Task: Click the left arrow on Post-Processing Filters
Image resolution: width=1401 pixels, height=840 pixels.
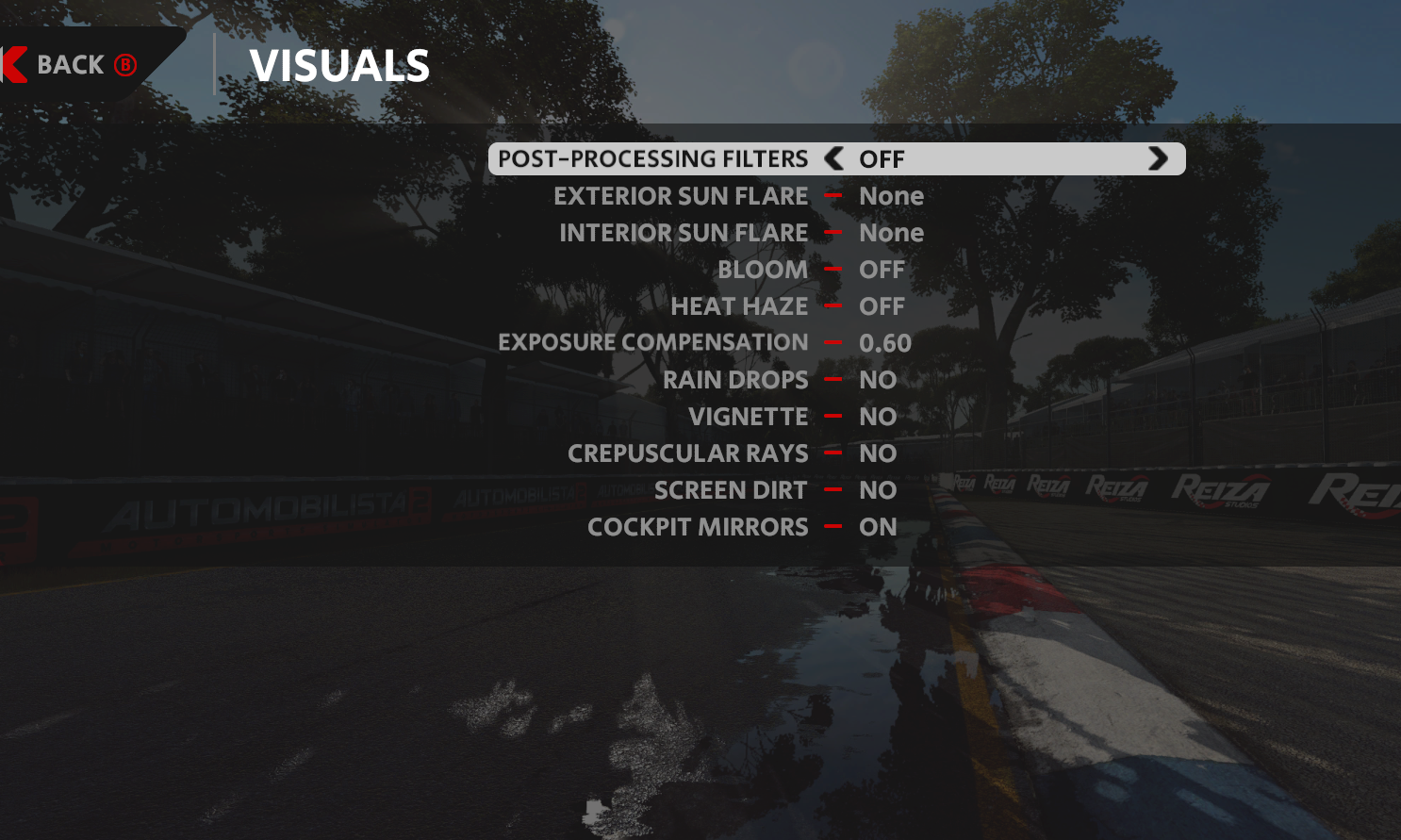Action: pyautogui.click(x=833, y=158)
